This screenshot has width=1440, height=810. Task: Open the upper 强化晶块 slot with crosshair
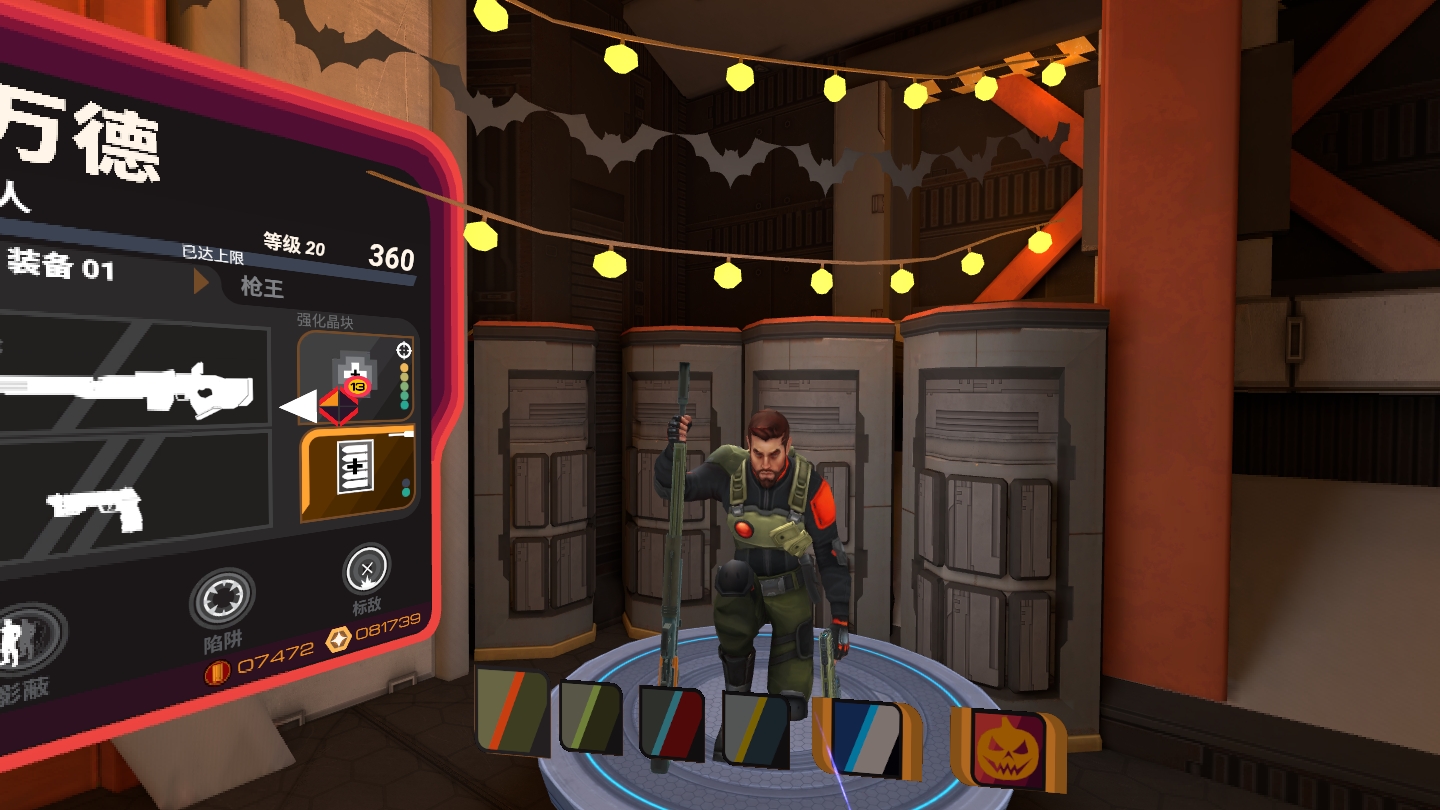[x=357, y=377]
